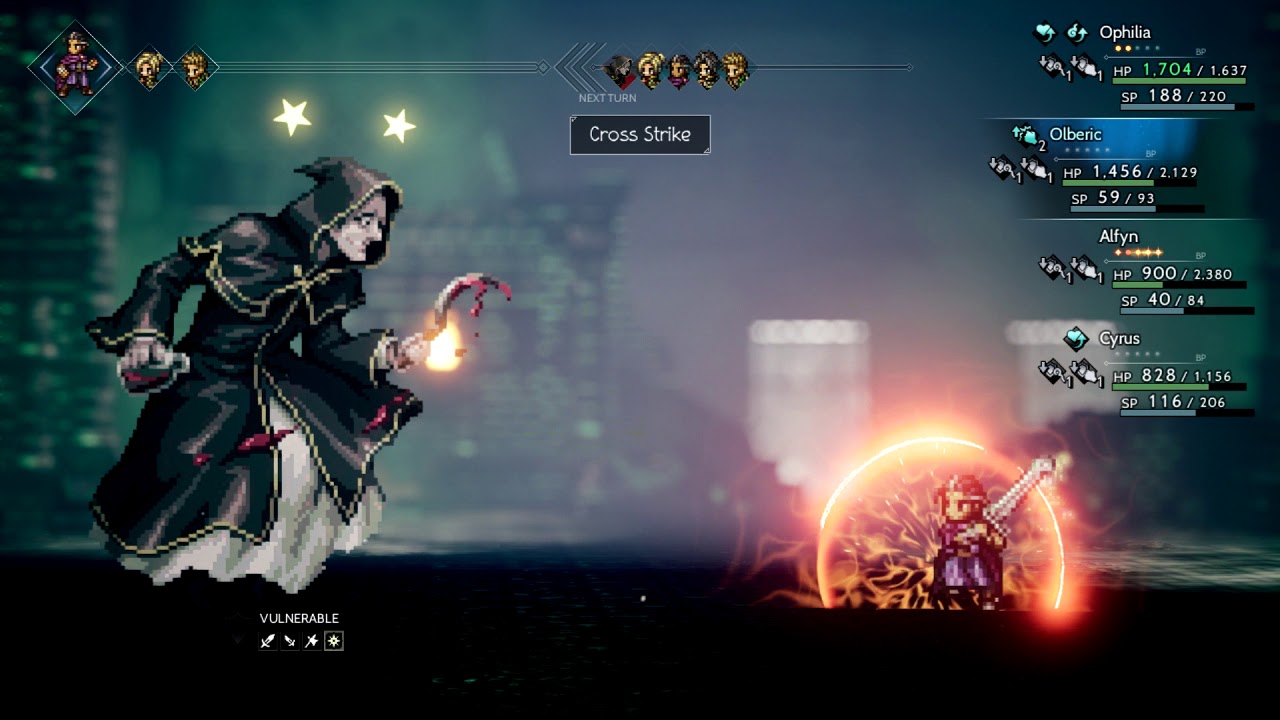This screenshot has width=1280, height=720.
Task: Click the large current-turn character portrait
Action: (76, 66)
